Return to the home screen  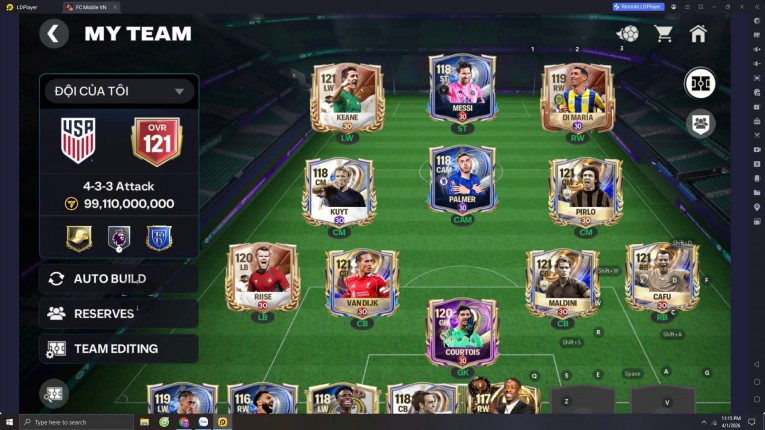pos(698,34)
